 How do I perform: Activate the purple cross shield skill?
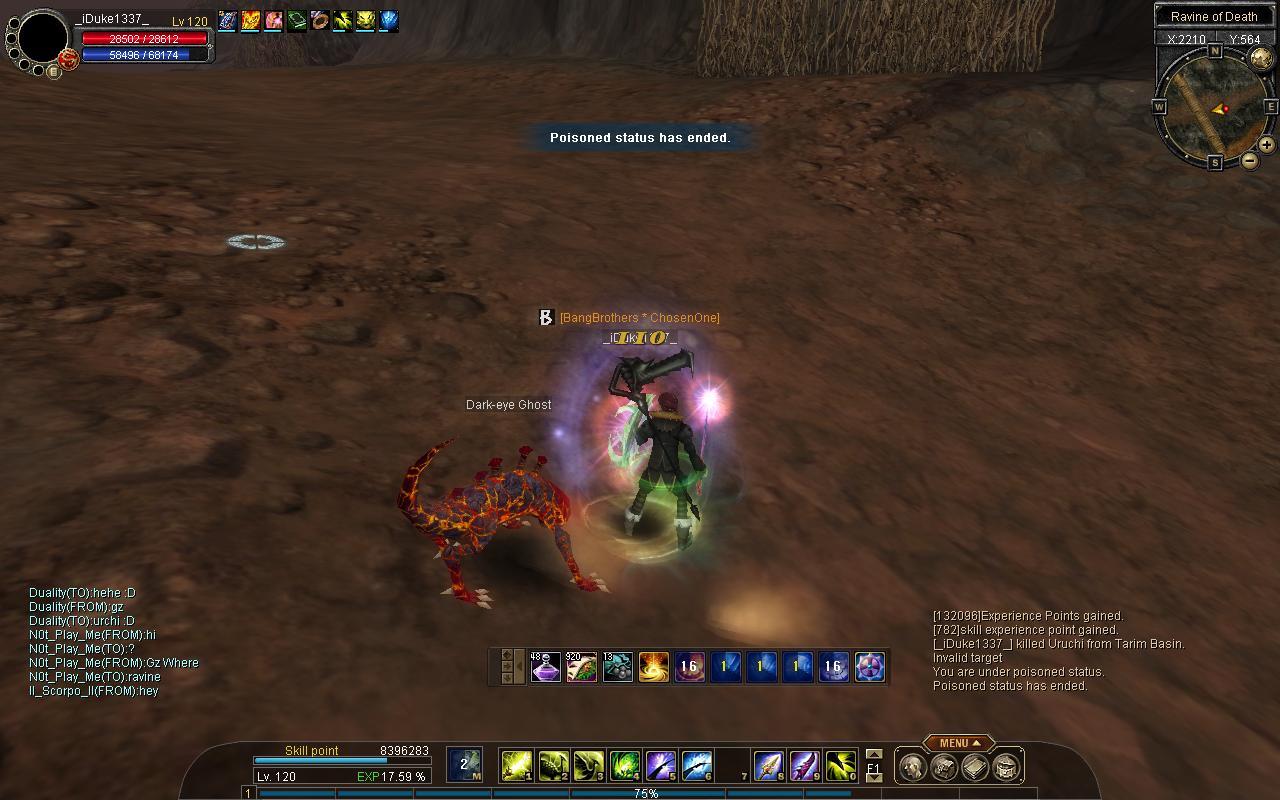point(870,667)
